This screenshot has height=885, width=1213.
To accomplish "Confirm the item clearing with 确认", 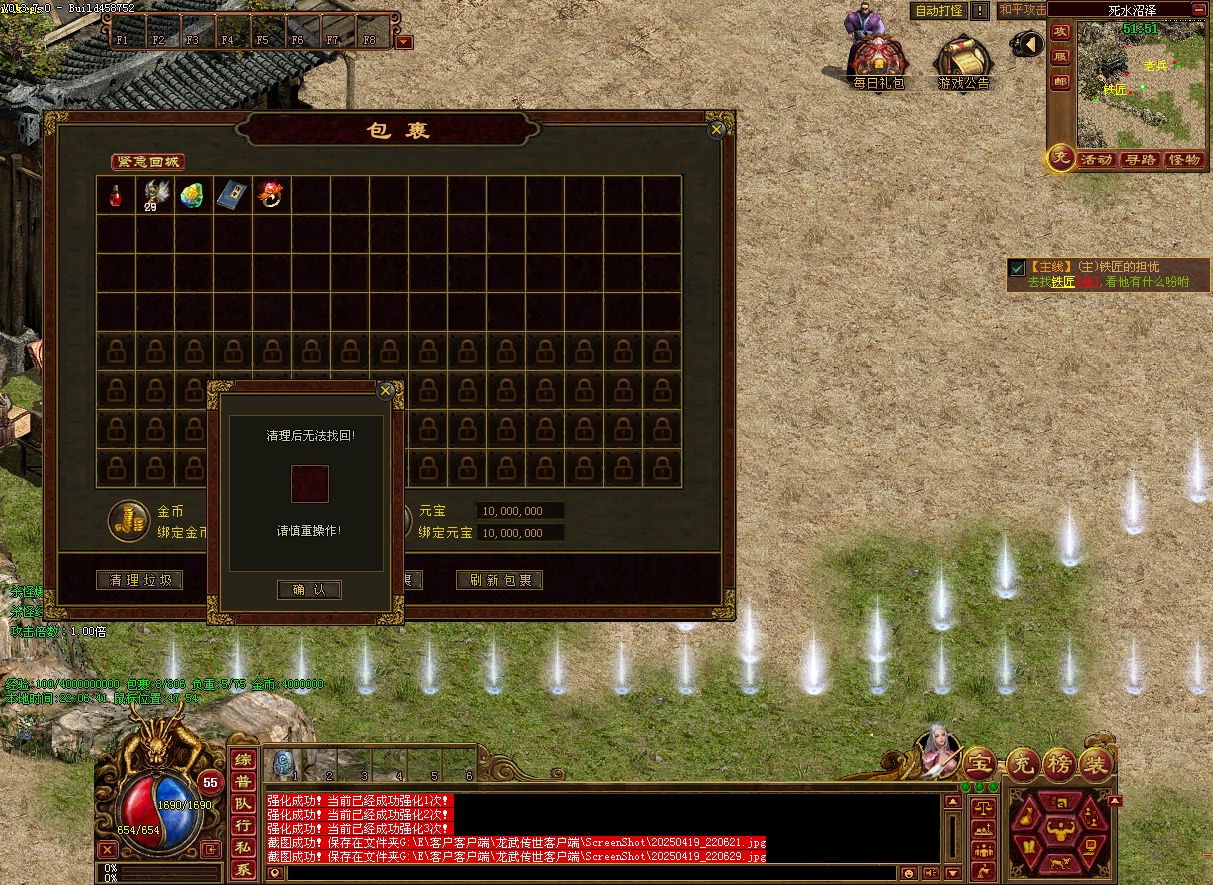I will click(x=309, y=590).
